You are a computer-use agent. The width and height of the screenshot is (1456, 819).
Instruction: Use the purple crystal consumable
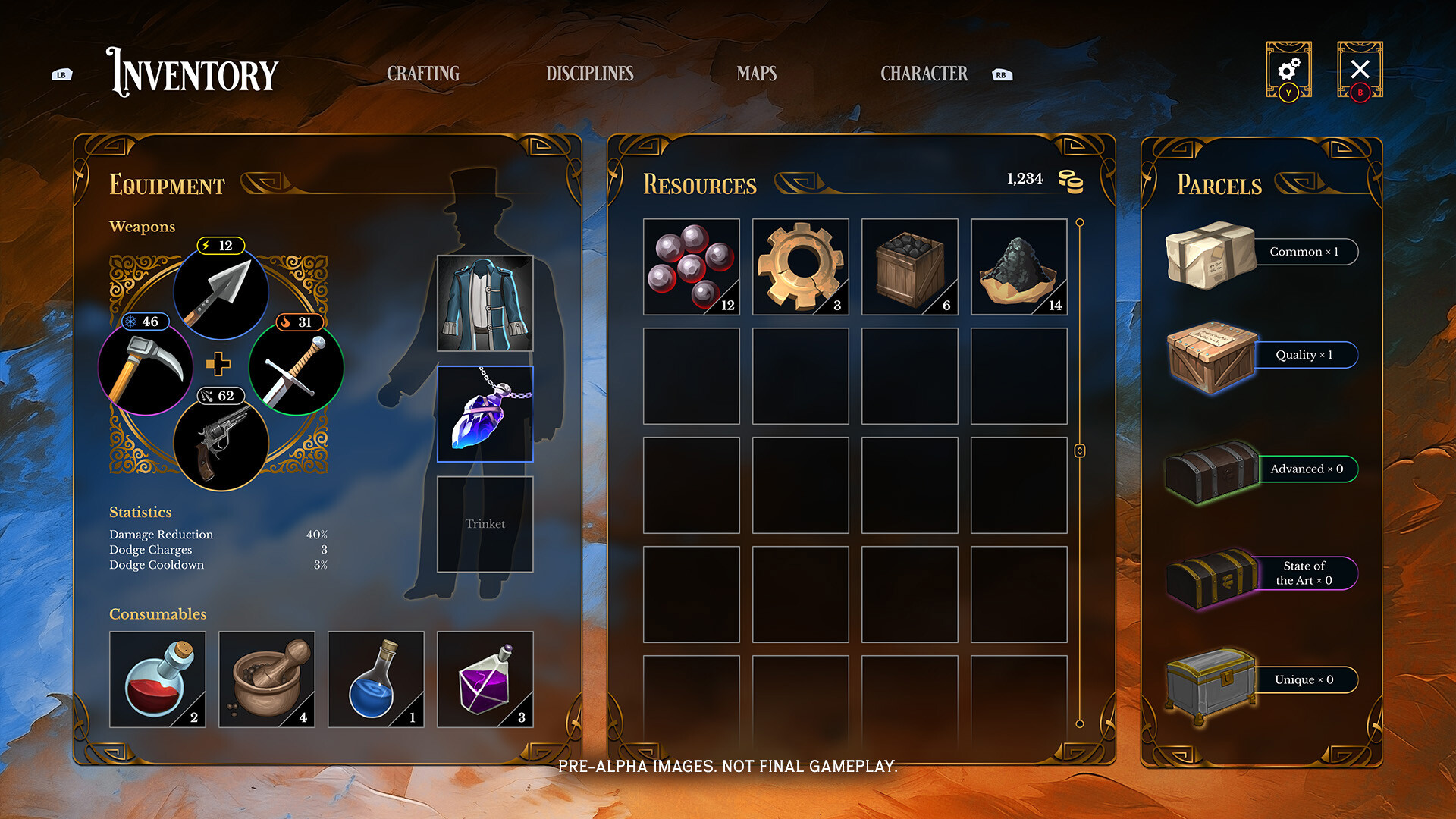pyautogui.click(x=485, y=679)
